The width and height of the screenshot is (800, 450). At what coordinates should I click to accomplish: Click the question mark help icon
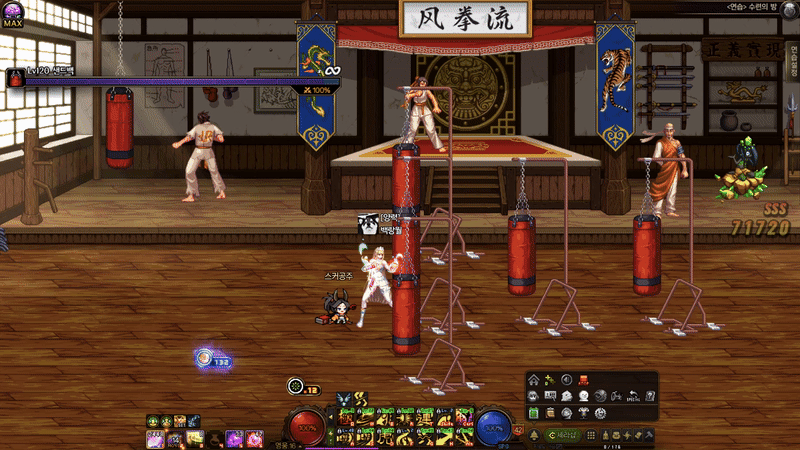[650, 396]
